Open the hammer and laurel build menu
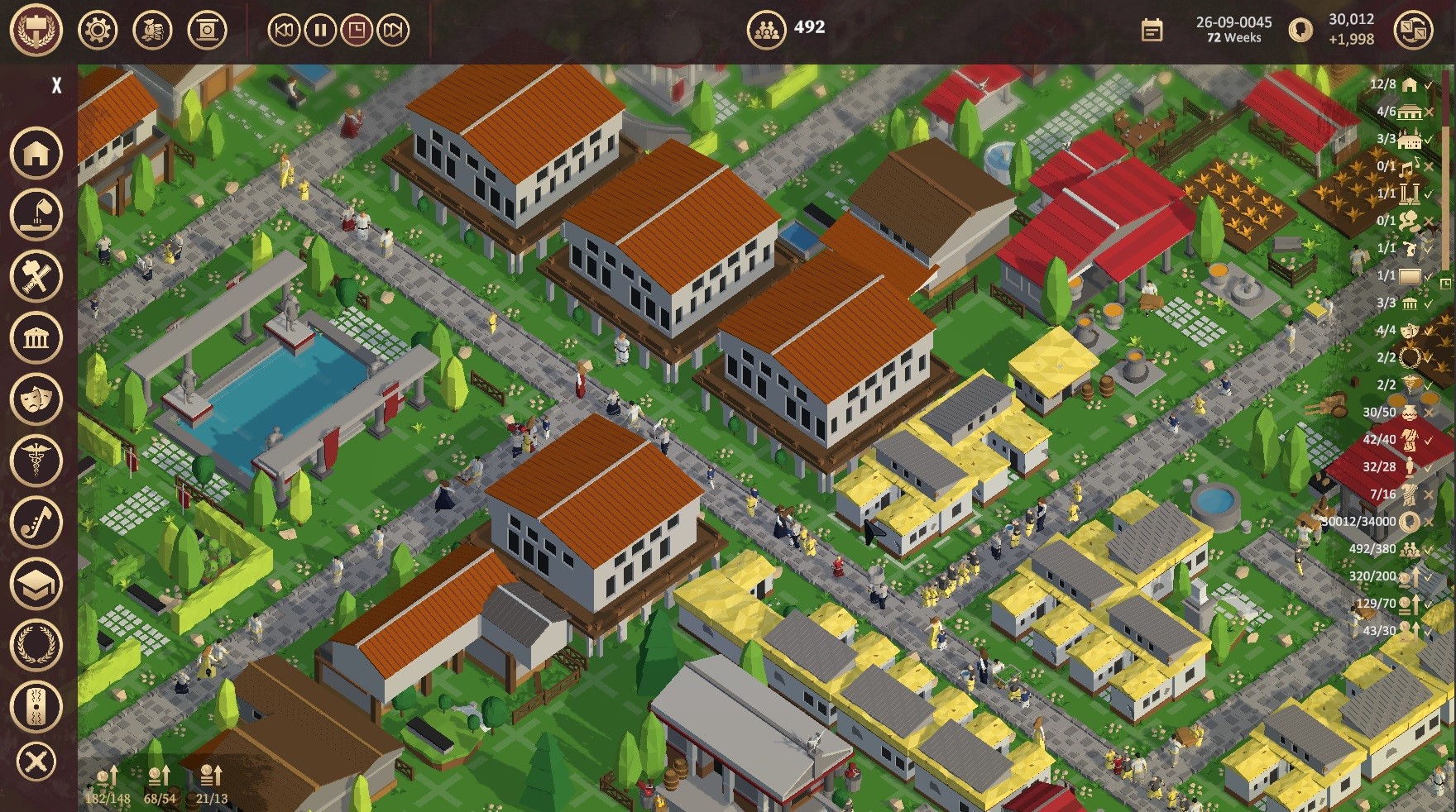Screen dimensions: 1456x812 [36, 30]
